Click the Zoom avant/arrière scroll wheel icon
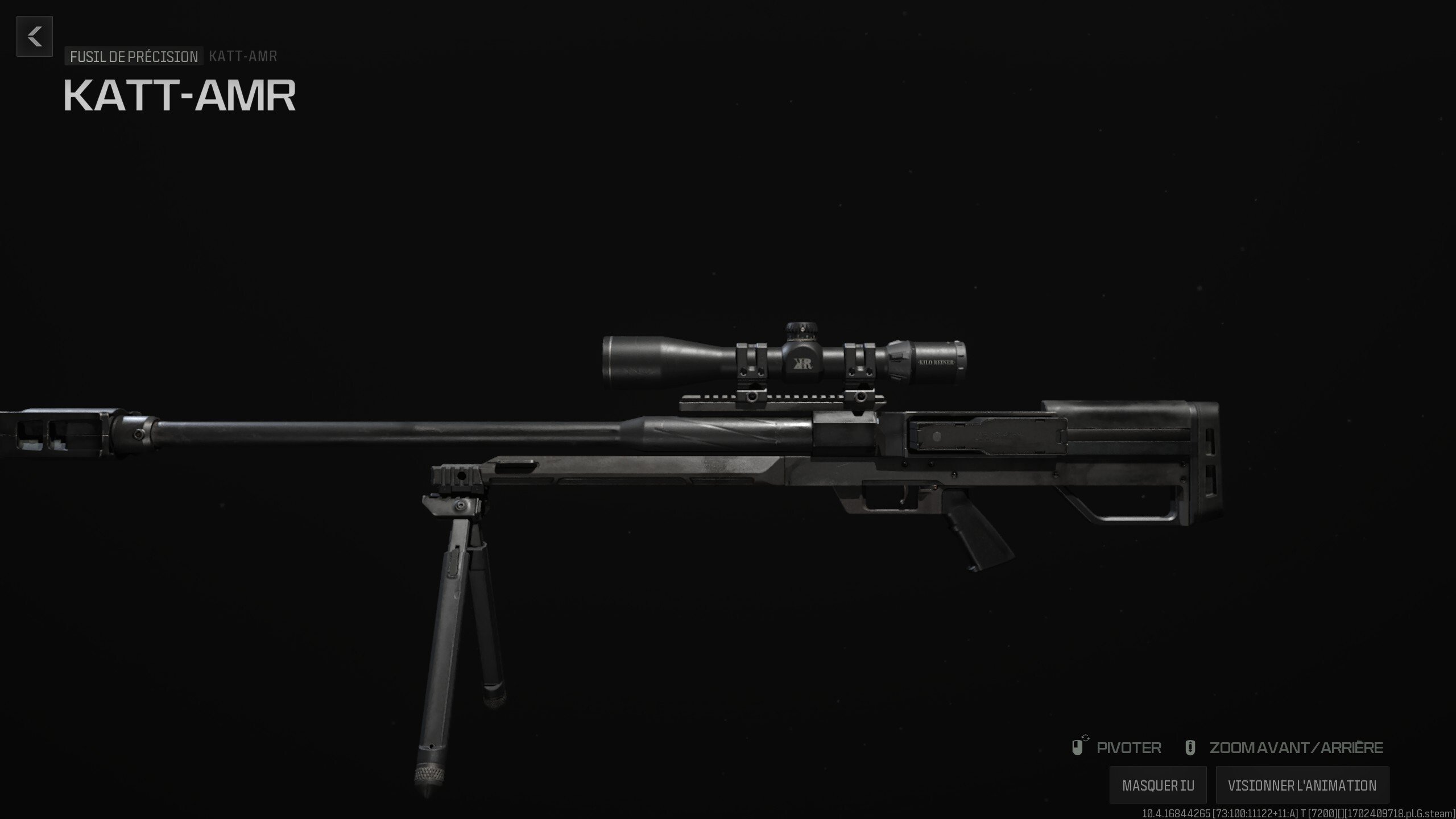This screenshot has height=819, width=1456. pos(1191,747)
